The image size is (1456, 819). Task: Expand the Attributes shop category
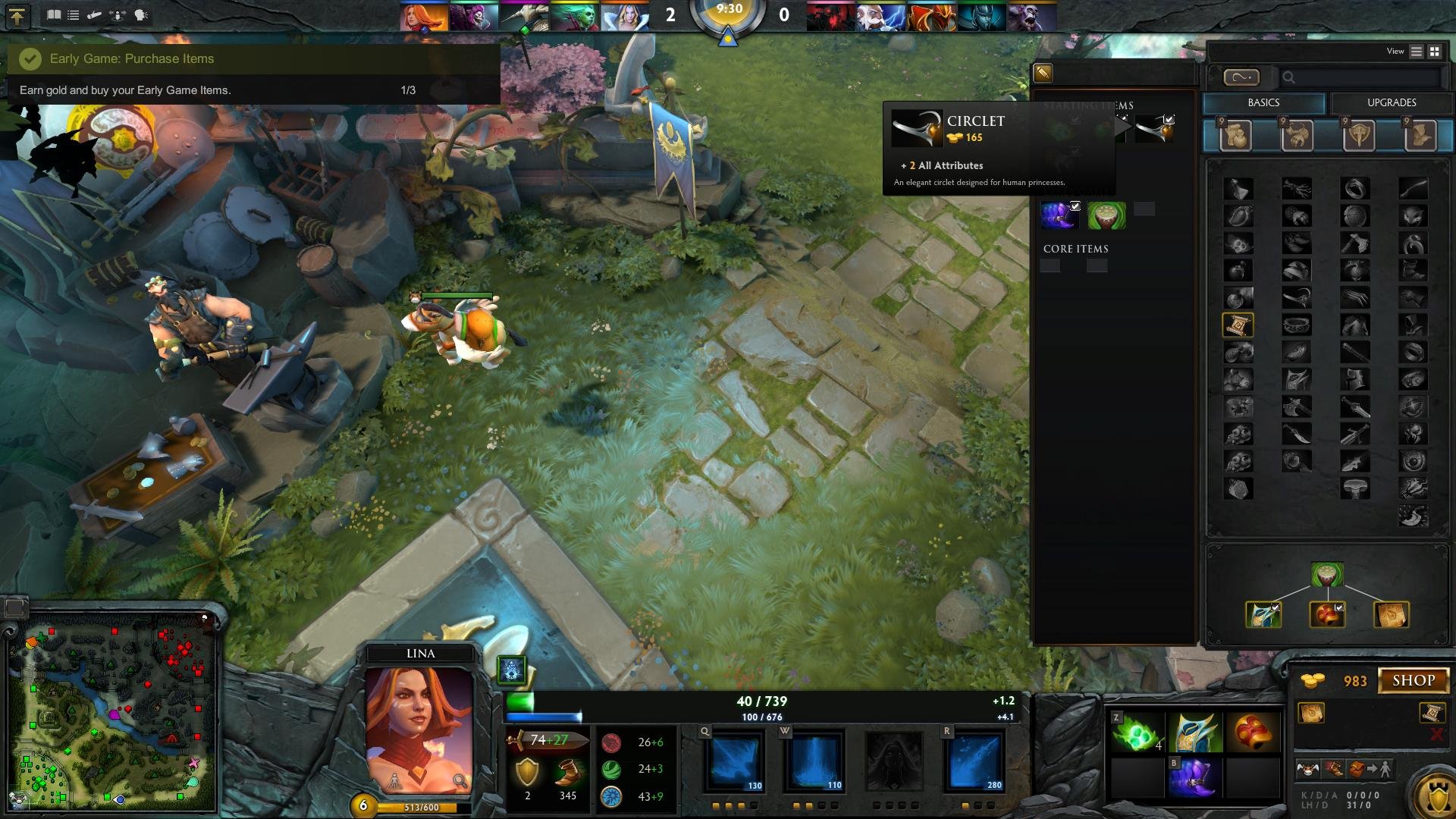pyautogui.click(x=1296, y=135)
